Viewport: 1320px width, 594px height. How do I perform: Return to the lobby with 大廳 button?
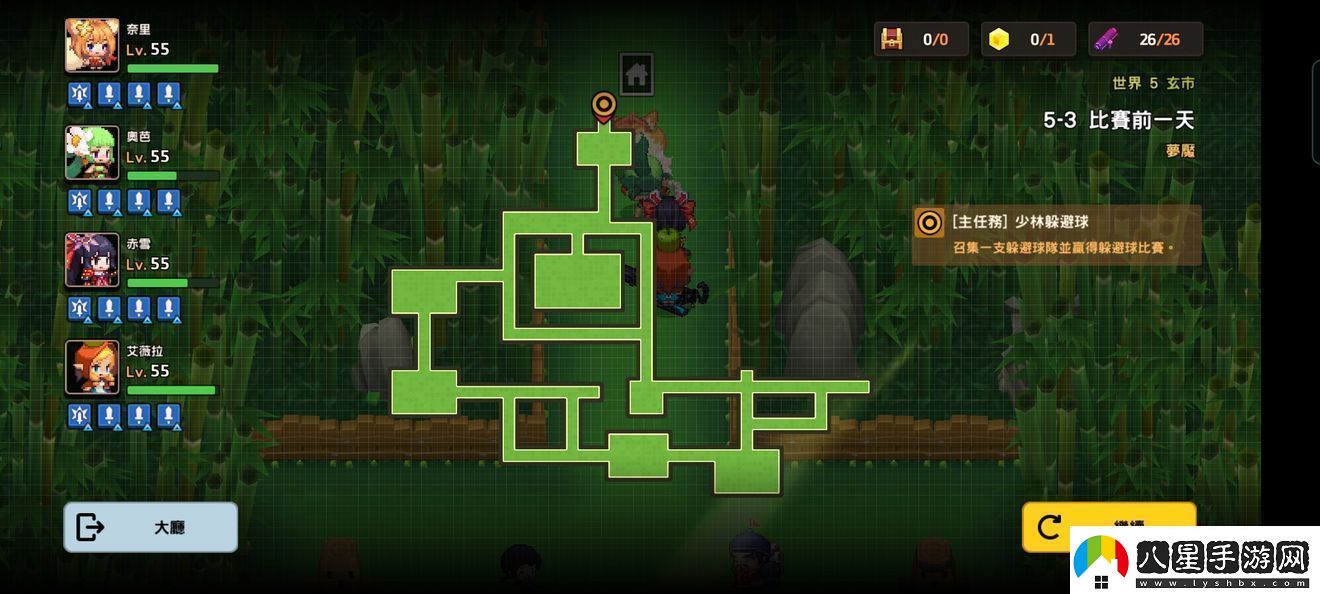pyautogui.click(x=150, y=527)
